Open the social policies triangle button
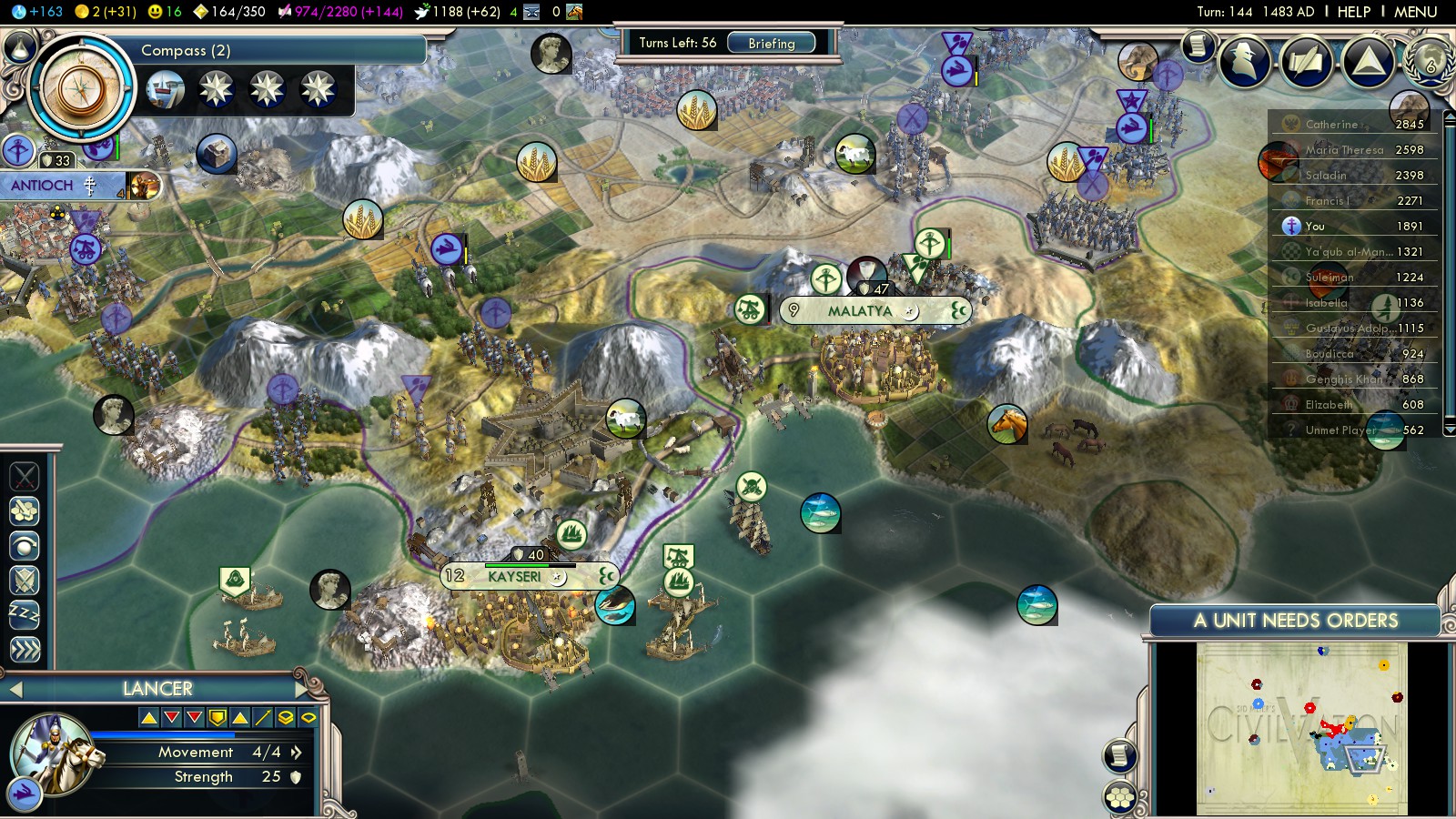Screen dimensions: 1456x819 [x=1368, y=61]
